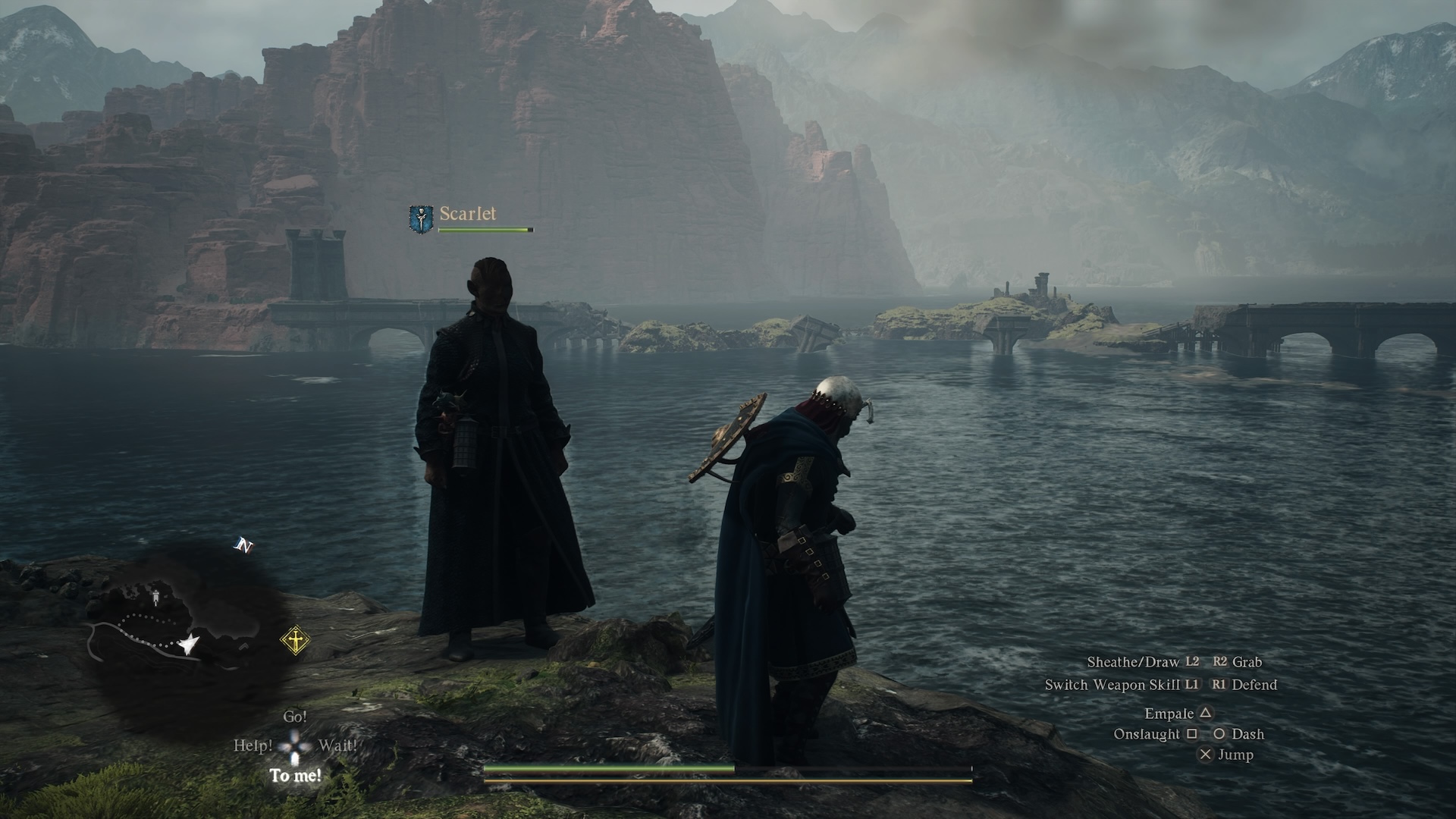
Task: Choose the "Wait!" pawn command
Action: tap(337, 745)
